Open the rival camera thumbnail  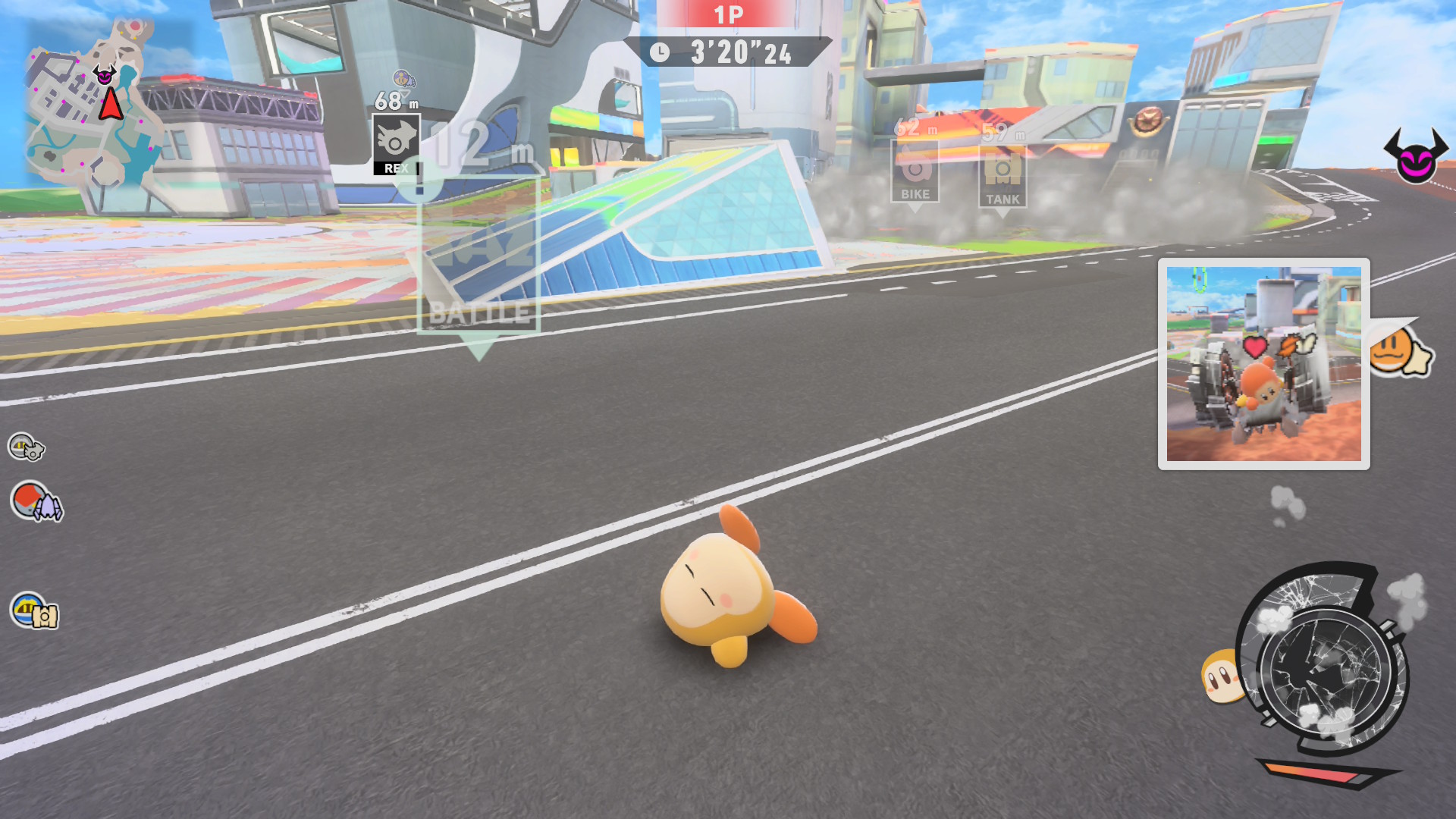tap(1263, 364)
